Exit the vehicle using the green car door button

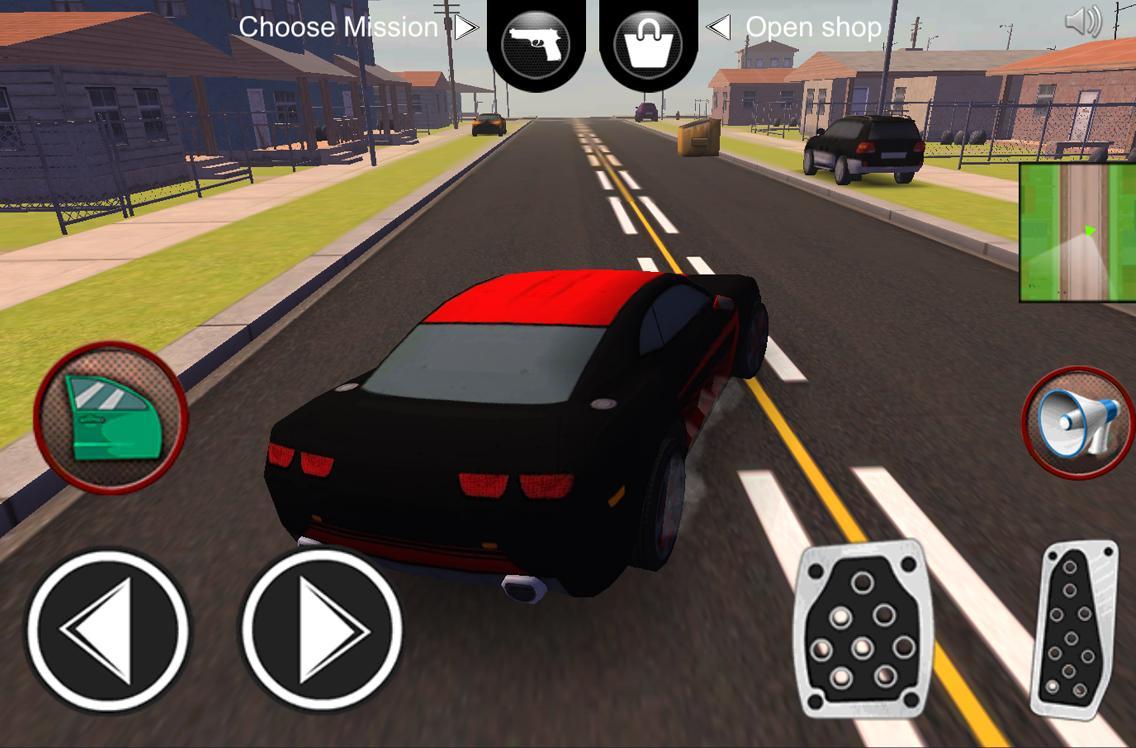coord(110,417)
